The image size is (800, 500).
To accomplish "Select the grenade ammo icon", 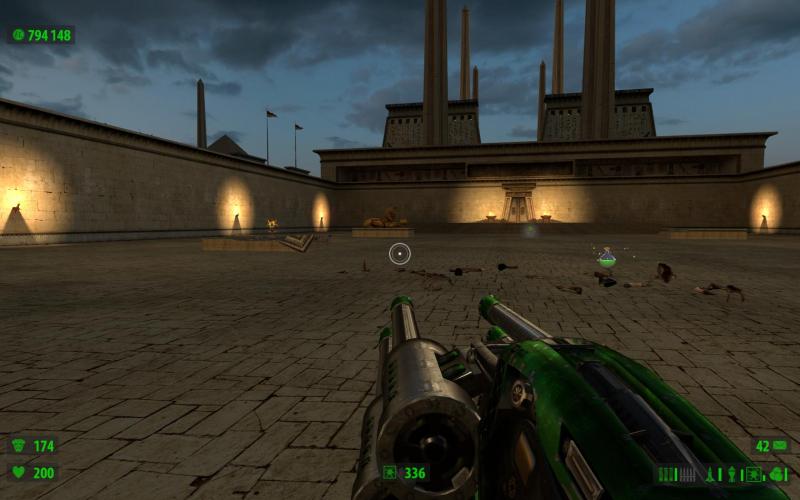I will [732, 474].
